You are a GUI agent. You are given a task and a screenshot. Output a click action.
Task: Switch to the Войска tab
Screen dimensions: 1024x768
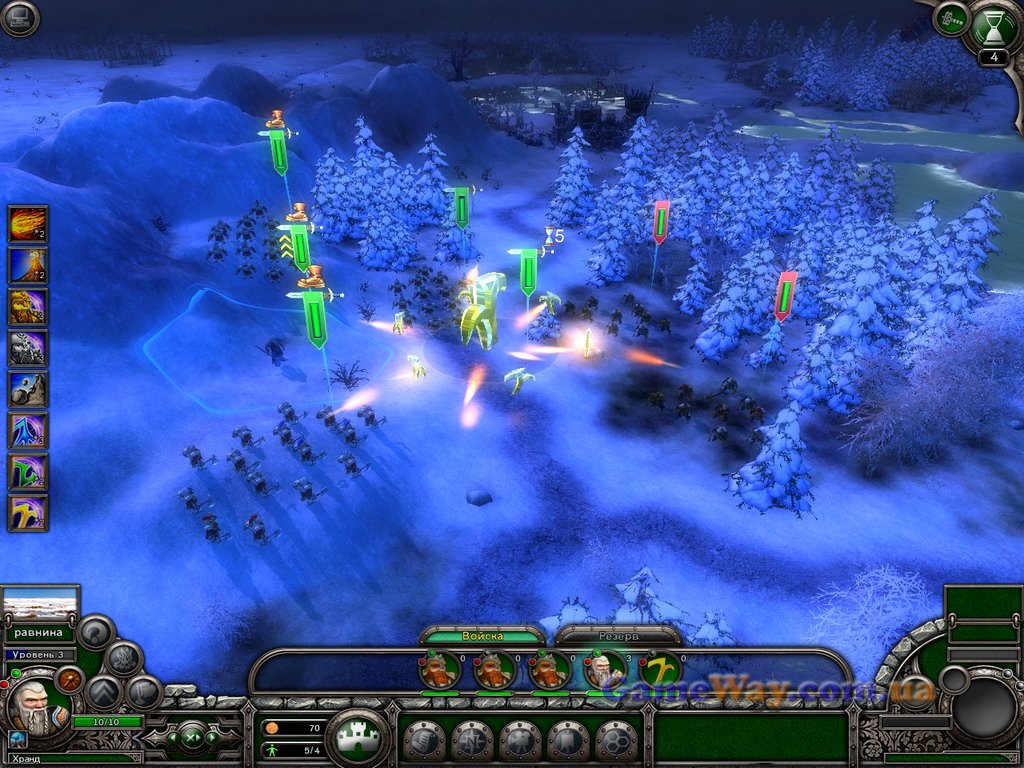click(x=483, y=636)
